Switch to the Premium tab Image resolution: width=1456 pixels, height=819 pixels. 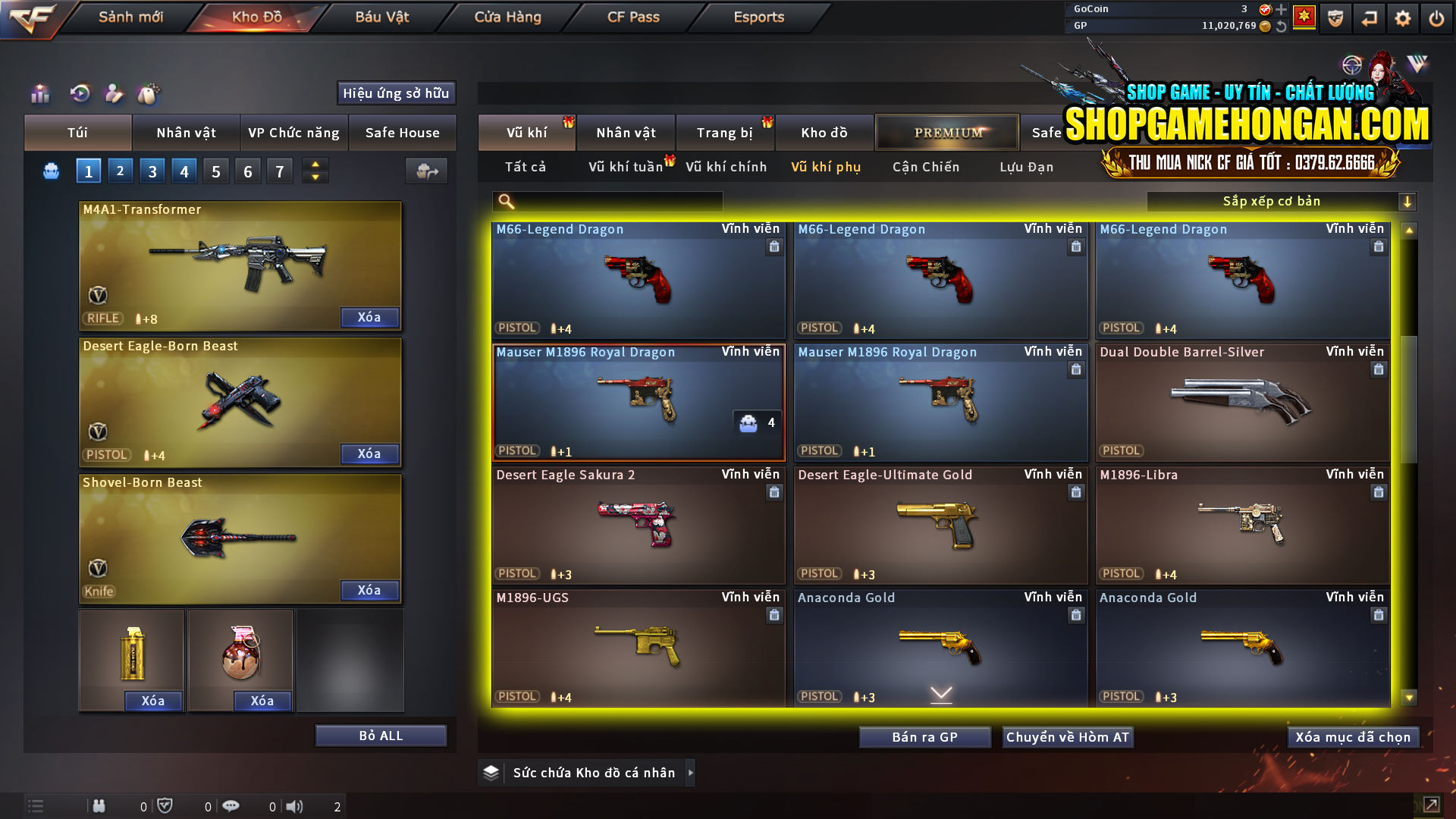946,132
